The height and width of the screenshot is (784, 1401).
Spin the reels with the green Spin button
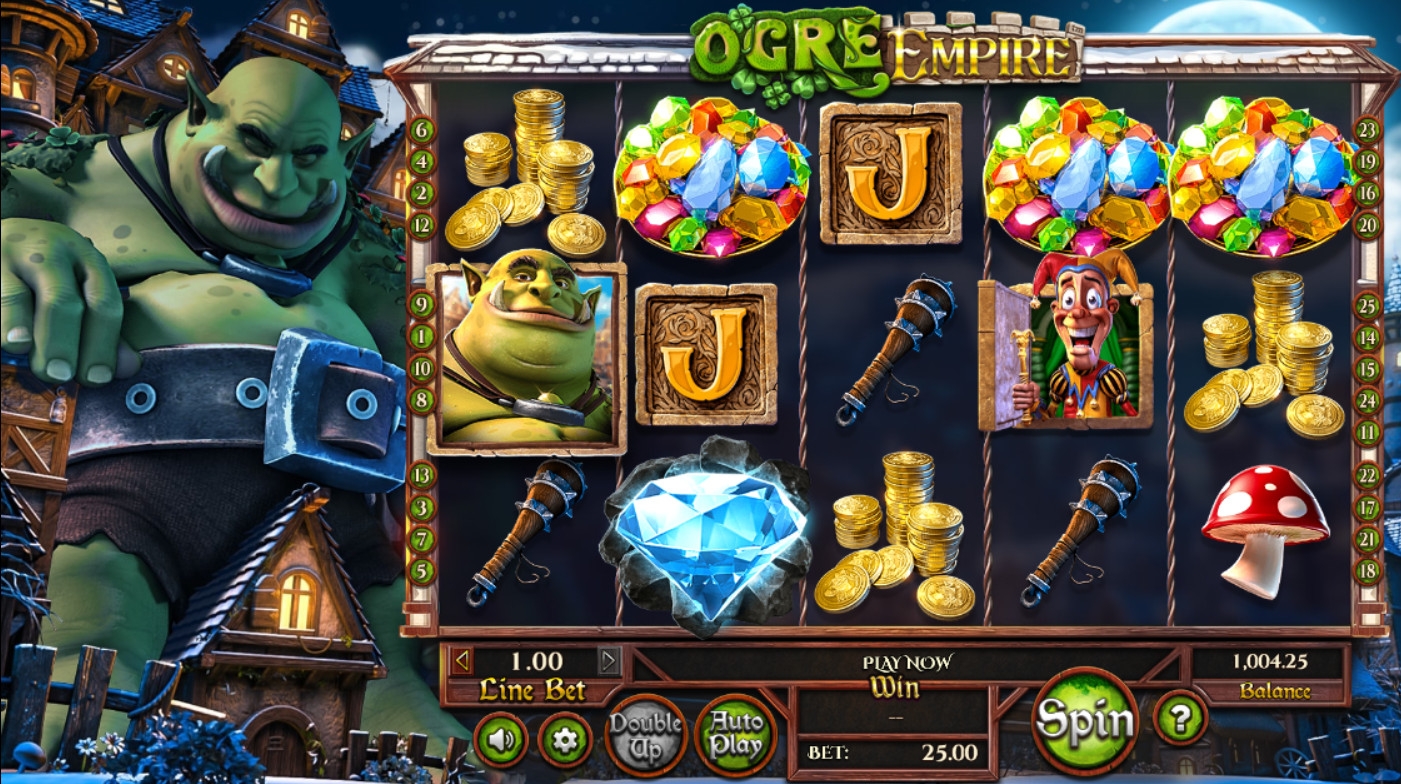tap(1085, 720)
